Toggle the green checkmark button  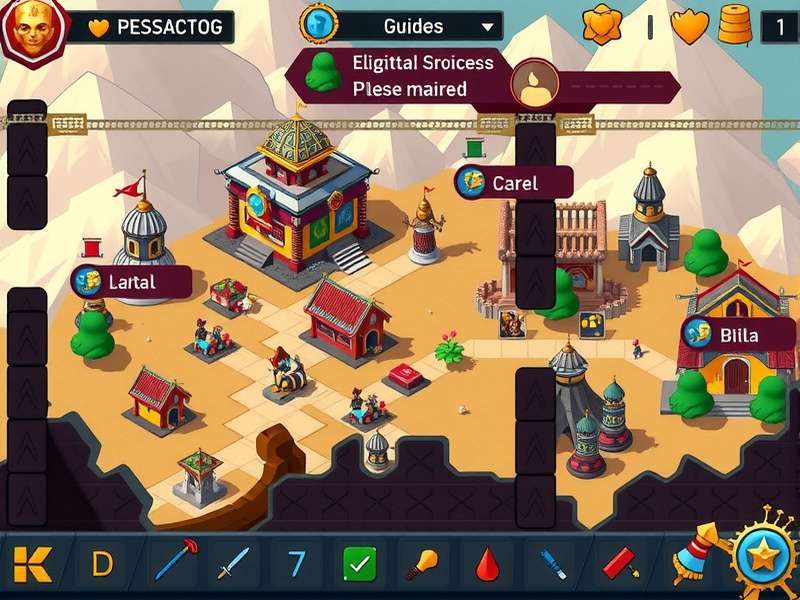point(359,564)
